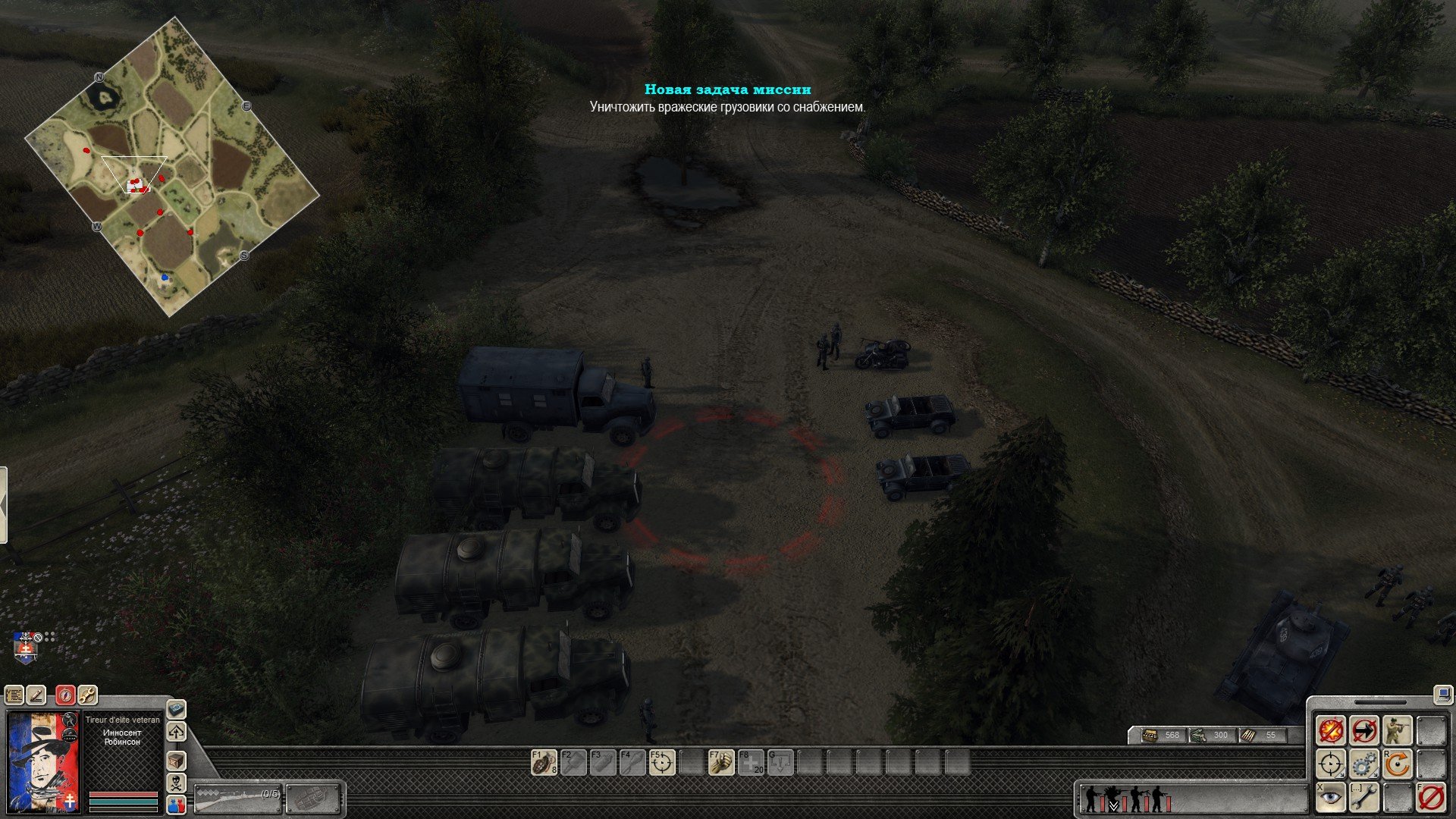Choose the F1 hand grenade slot
This screenshot has width=1456, height=819.
coord(544,762)
